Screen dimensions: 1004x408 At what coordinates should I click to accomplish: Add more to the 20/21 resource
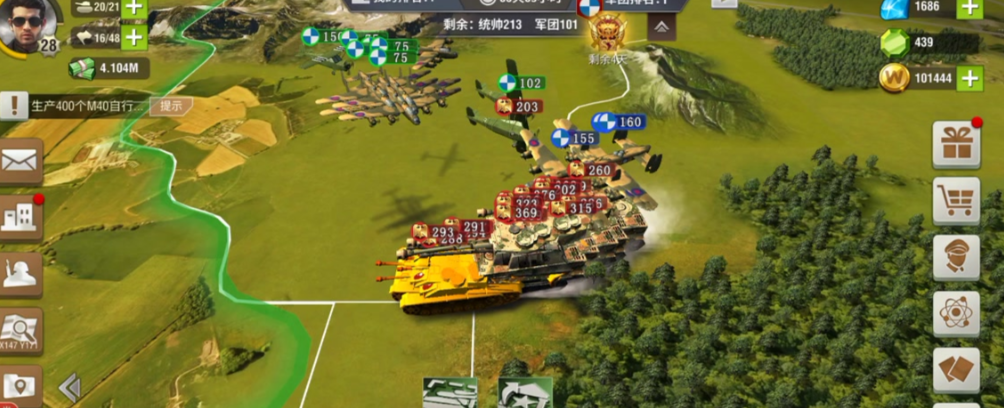[x=133, y=9]
